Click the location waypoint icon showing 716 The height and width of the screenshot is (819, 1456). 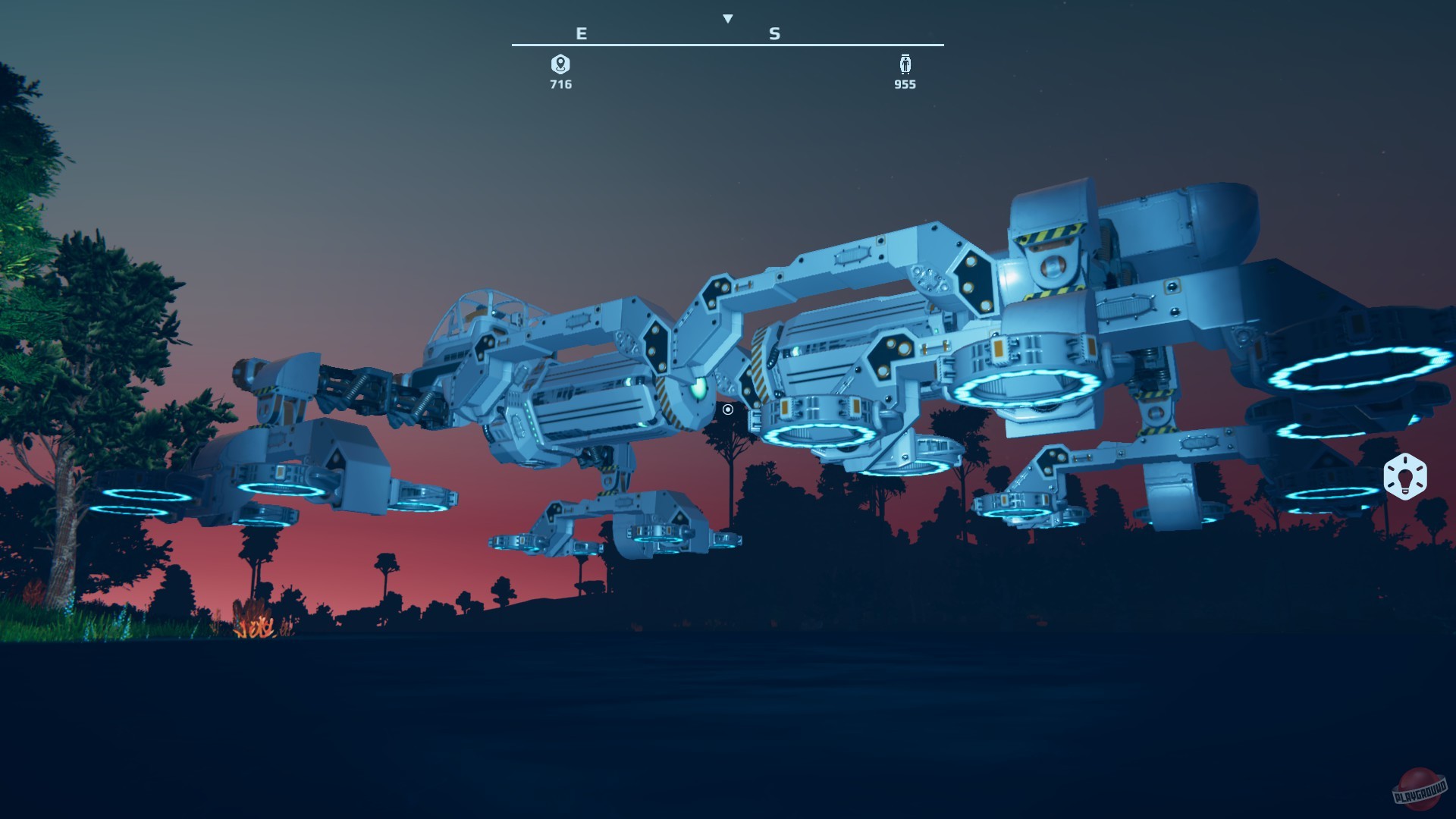click(561, 65)
